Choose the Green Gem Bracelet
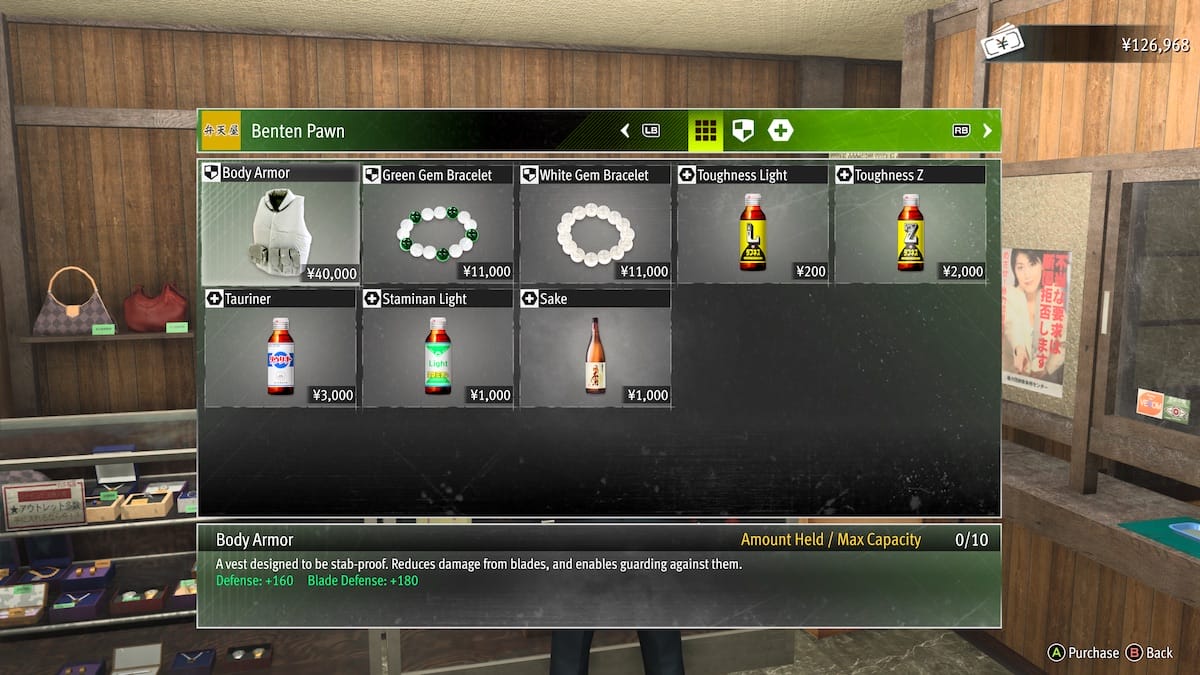The height and width of the screenshot is (675, 1200). pos(437,225)
